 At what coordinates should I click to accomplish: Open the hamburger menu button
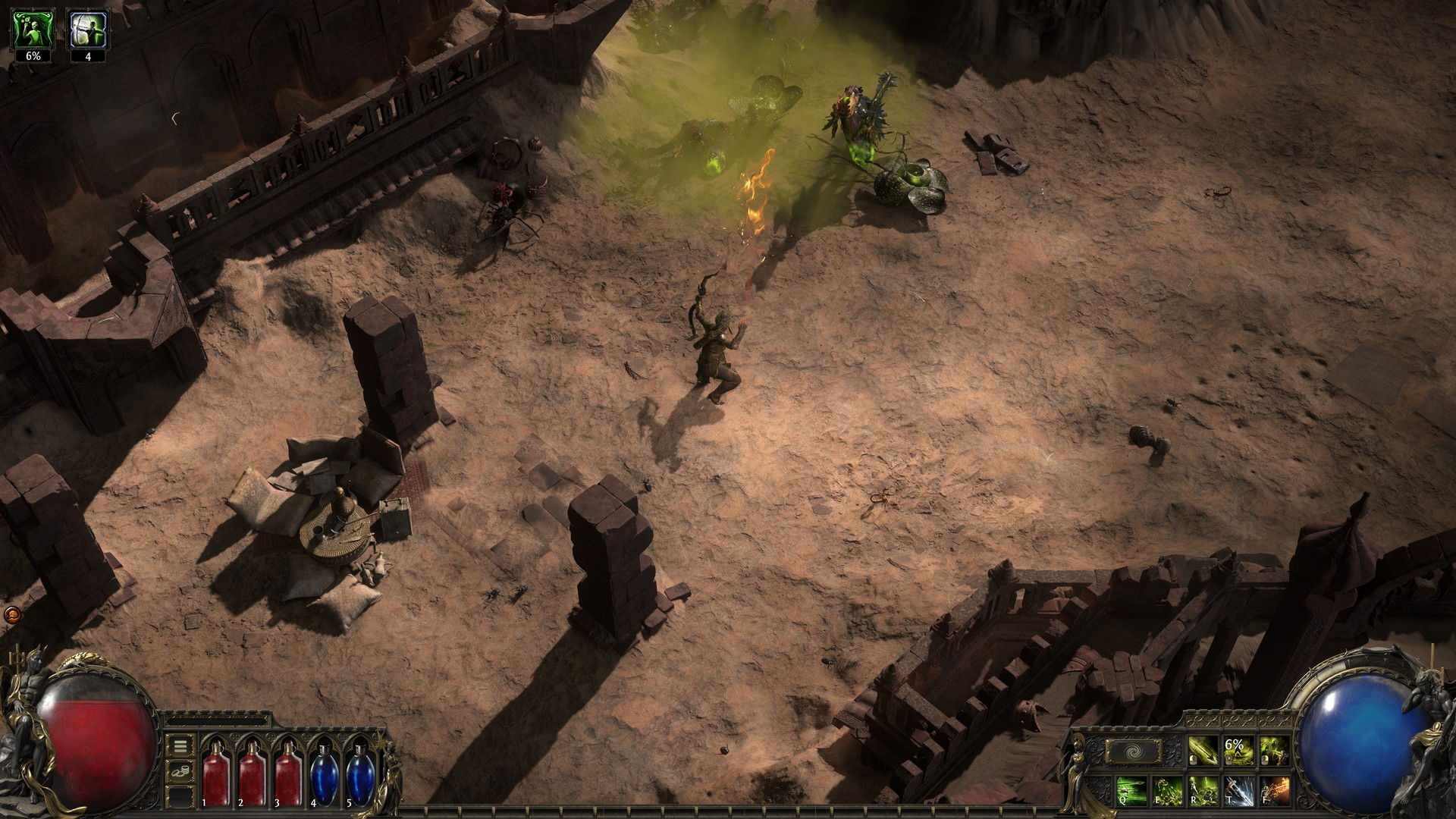[x=180, y=746]
